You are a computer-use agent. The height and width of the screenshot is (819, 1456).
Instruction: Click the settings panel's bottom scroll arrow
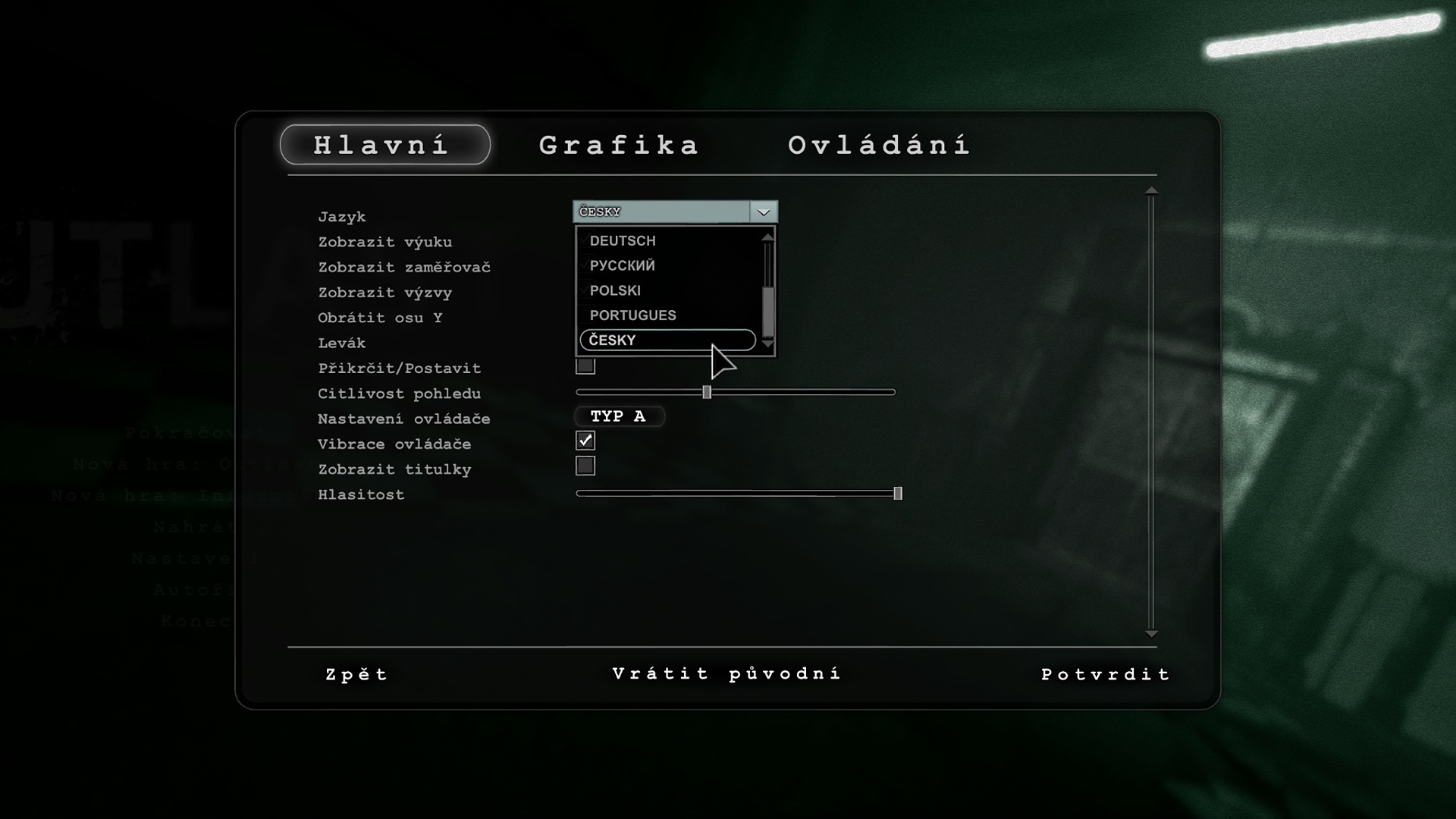1151,634
